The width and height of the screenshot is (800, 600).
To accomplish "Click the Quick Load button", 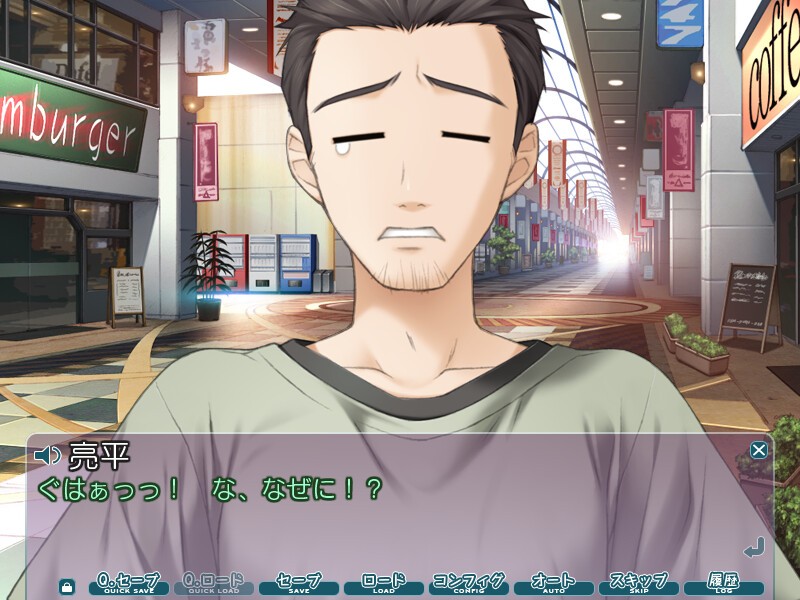I will click(x=214, y=584).
